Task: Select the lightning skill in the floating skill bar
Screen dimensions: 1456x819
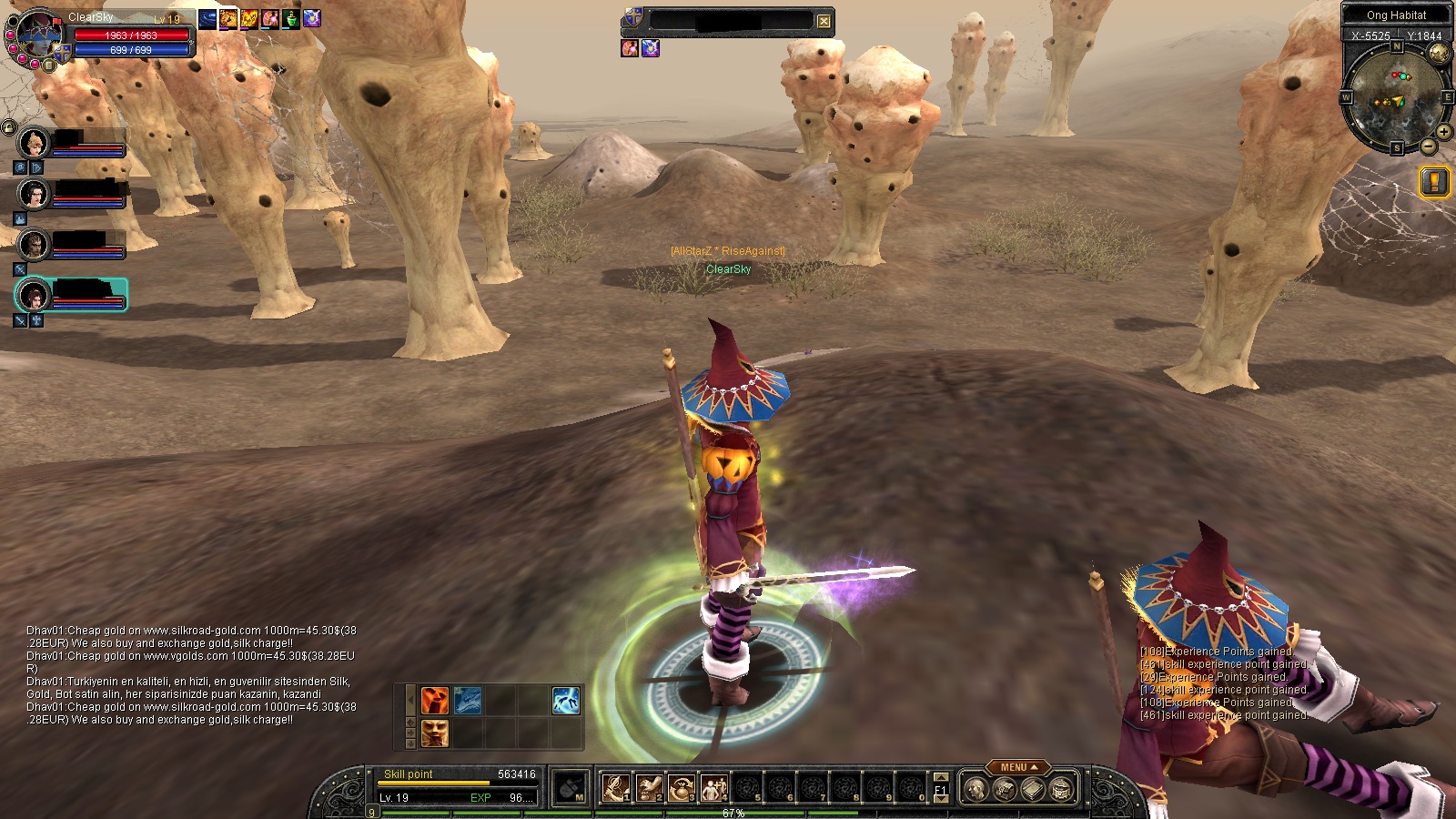Action: click(565, 701)
